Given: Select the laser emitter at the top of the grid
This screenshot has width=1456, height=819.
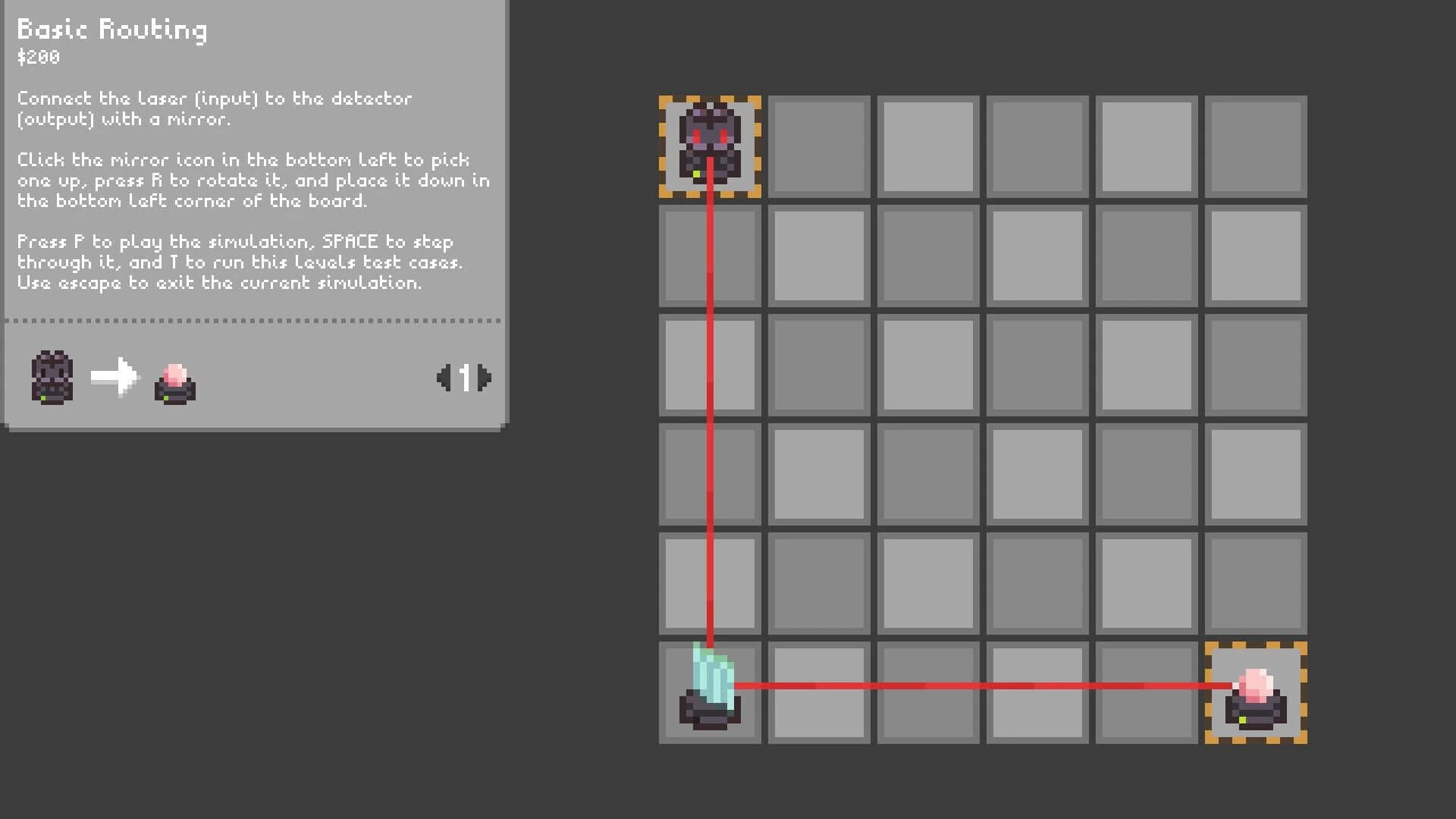Looking at the screenshot, I should pyautogui.click(x=709, y=144).
